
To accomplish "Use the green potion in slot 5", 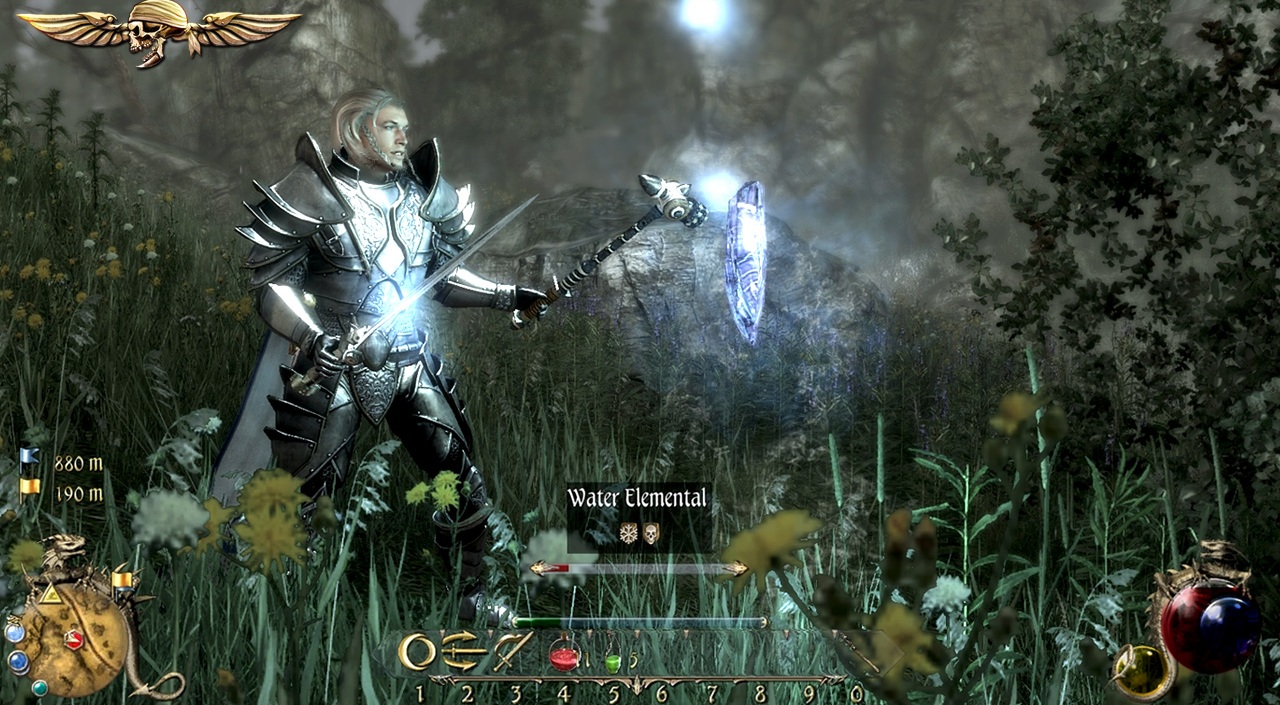I will [613, 661].
